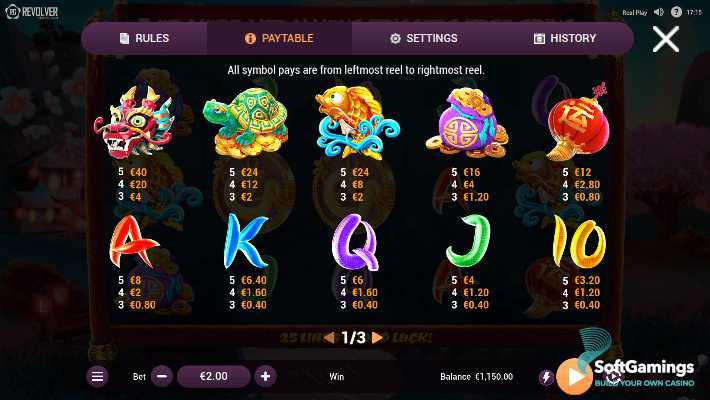Select the Paytable tab
710x400 pixels.
point(279,38)
